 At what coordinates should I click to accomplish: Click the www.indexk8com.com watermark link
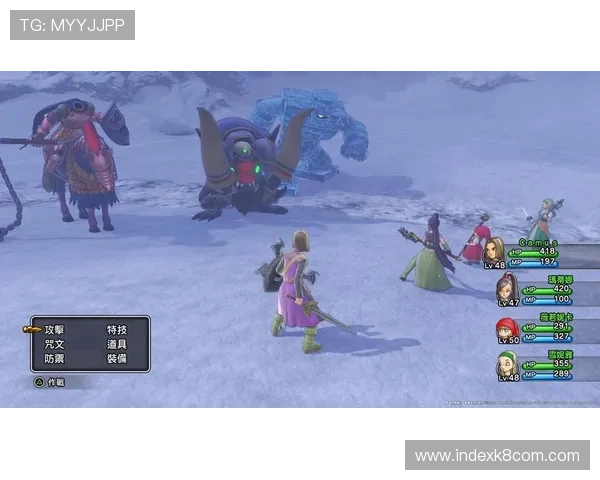[497, 456]
